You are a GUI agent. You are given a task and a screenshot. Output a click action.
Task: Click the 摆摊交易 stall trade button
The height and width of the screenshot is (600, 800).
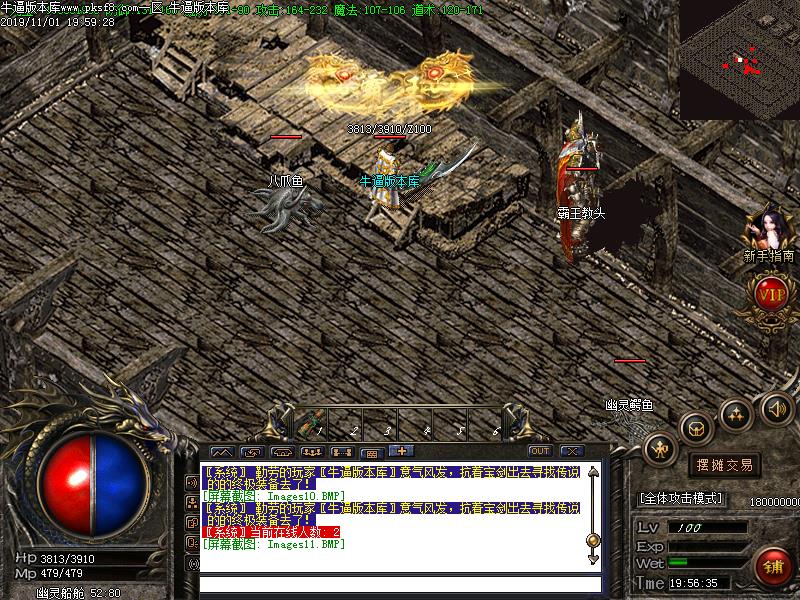(724, 465)
